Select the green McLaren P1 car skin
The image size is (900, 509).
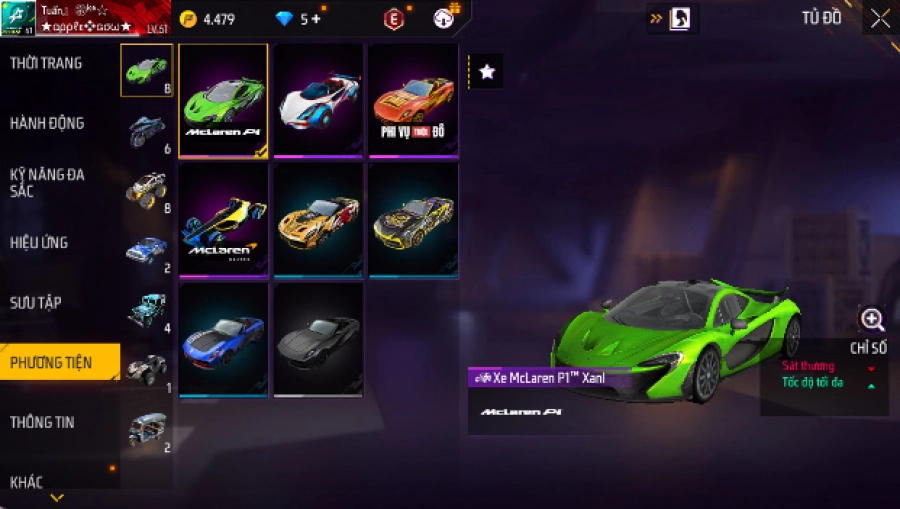pyautogui.click(x=223, y=100)
